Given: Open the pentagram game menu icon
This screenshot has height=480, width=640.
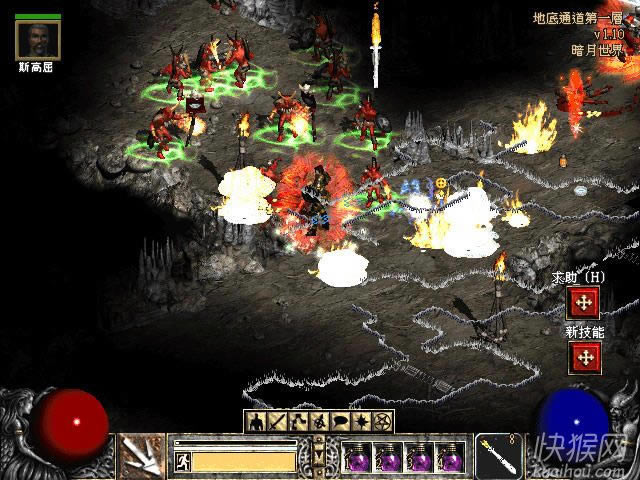Looking at the screenshot, I should click(x=383, y=422).
